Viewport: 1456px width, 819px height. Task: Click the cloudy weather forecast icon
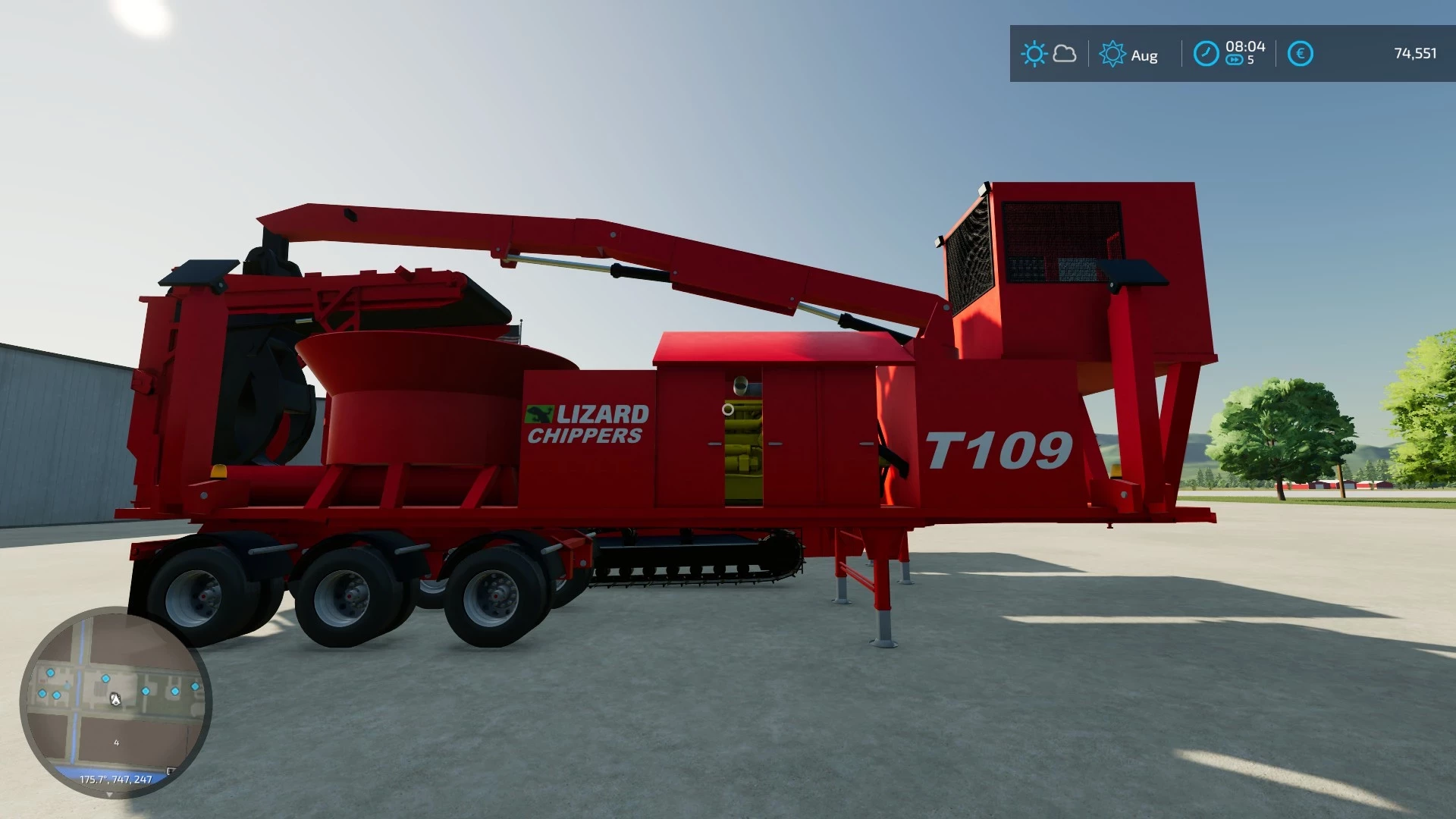pyautogui.click(x=1065, y=53)
